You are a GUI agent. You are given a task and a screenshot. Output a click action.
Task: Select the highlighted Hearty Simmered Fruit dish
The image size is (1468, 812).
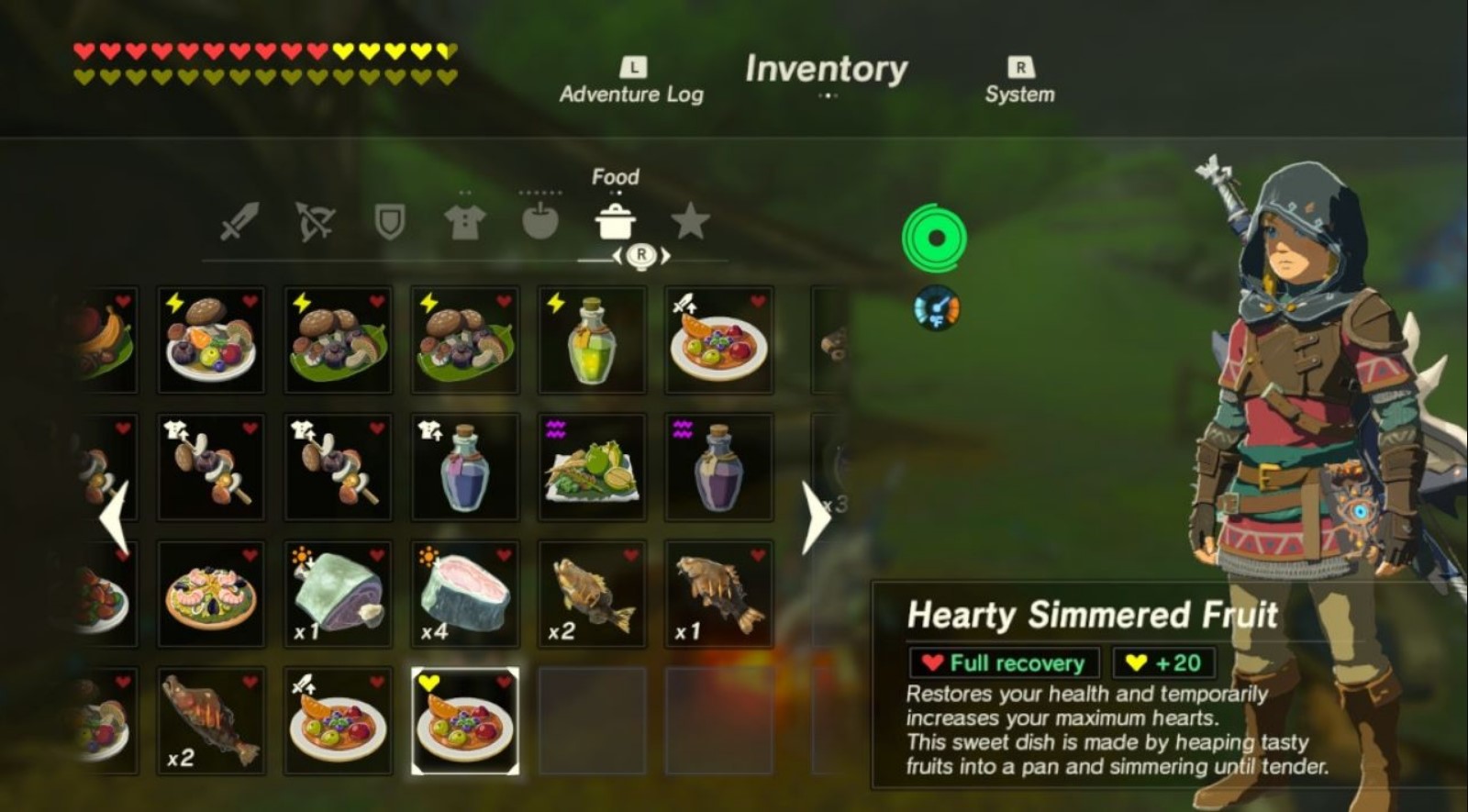(x=464, y=720)
